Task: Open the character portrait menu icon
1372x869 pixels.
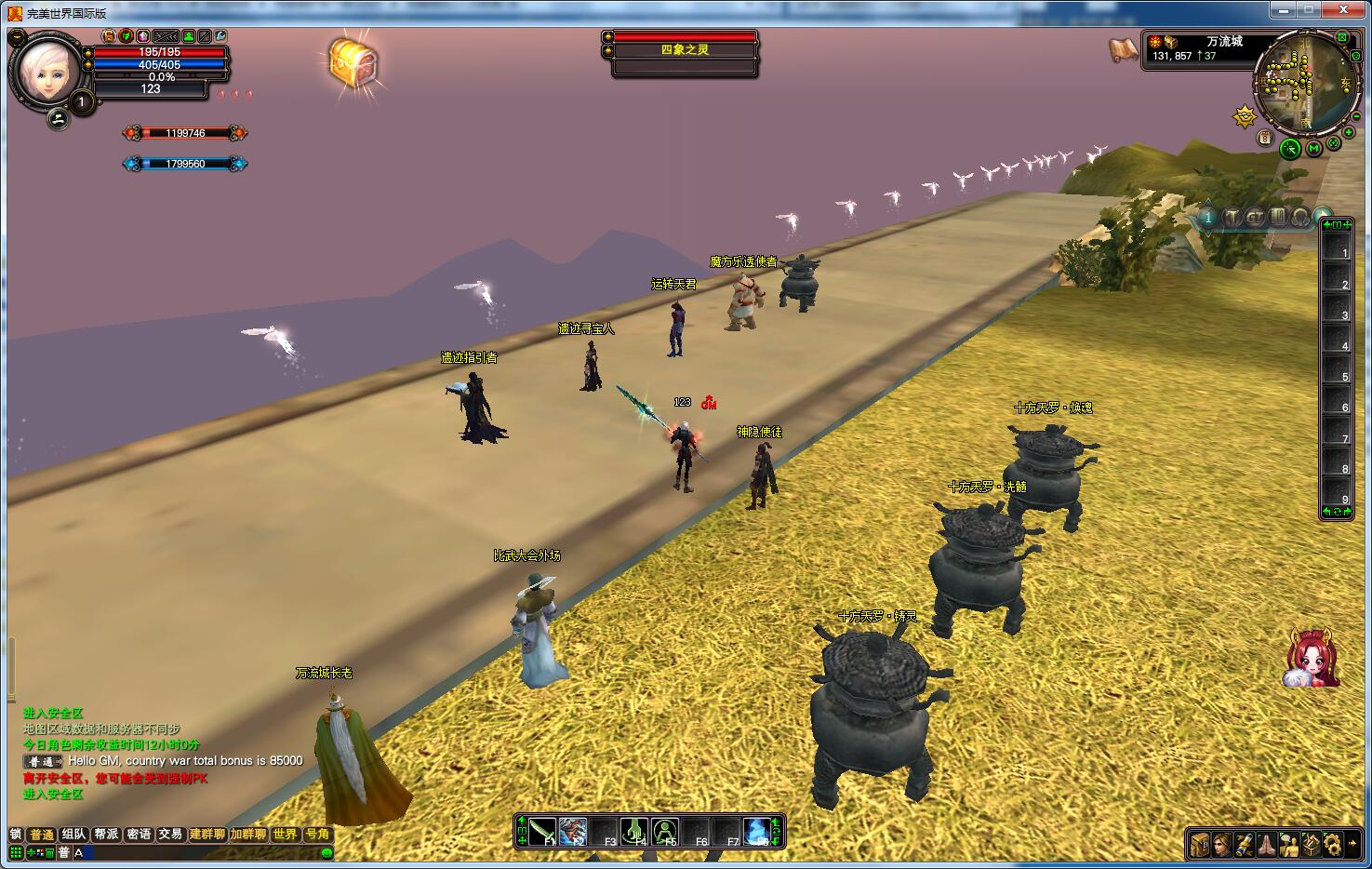Action: coord(1222,845)
